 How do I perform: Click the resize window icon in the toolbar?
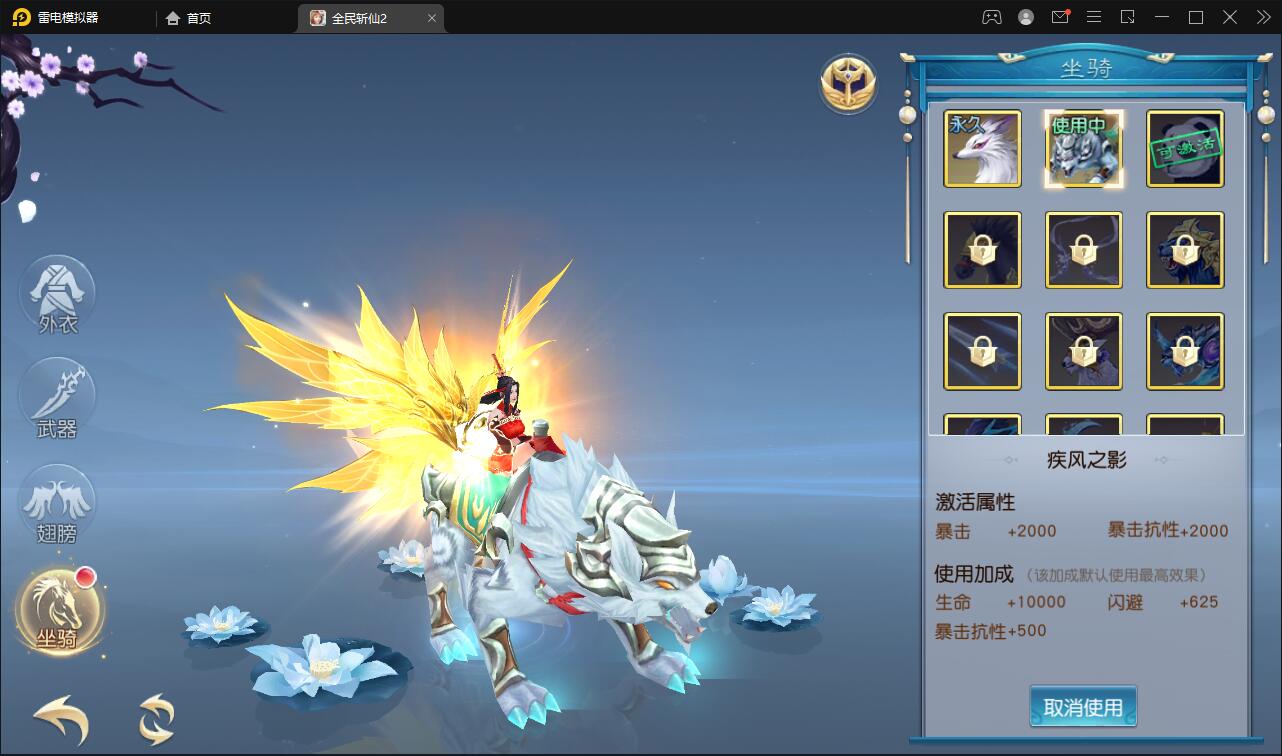1128,17
